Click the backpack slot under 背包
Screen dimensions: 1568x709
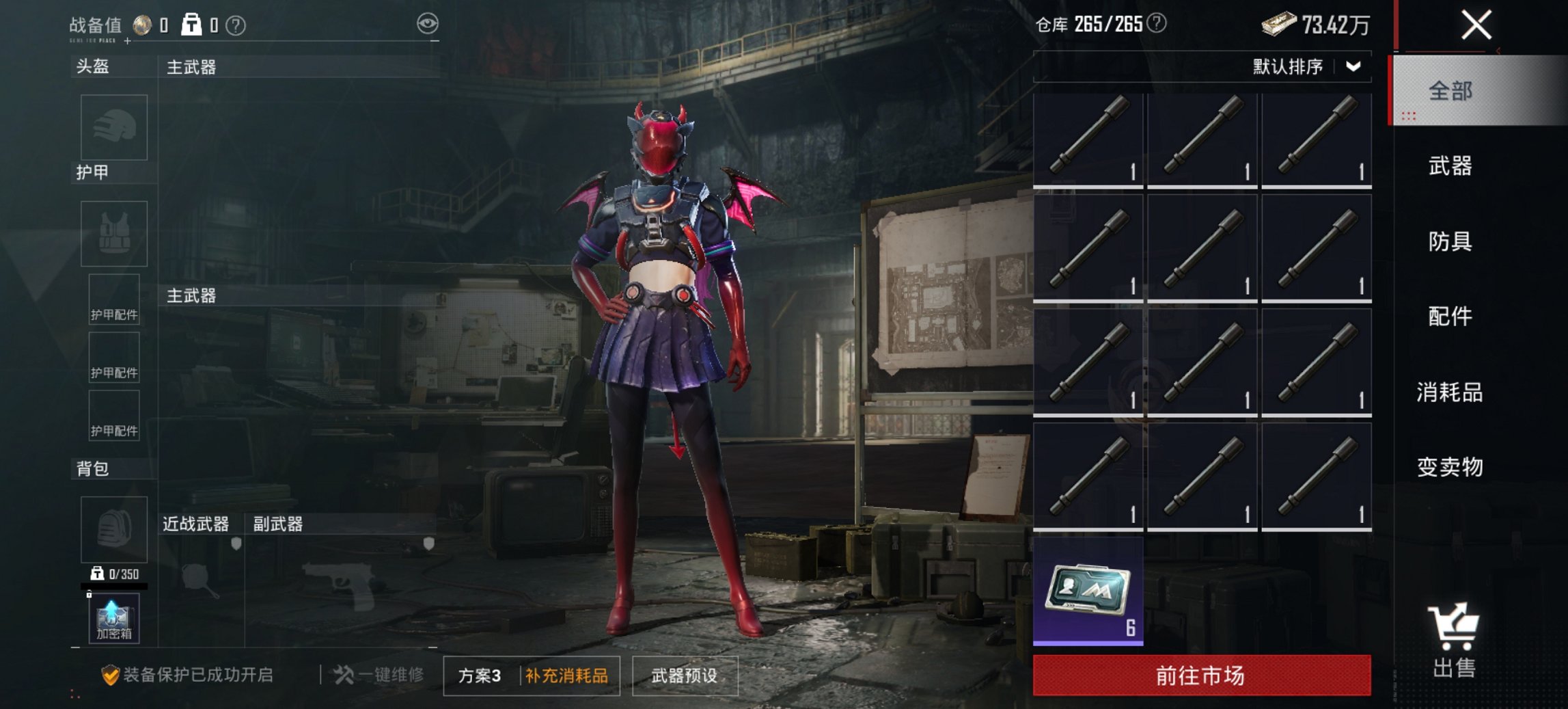[113, 530]
